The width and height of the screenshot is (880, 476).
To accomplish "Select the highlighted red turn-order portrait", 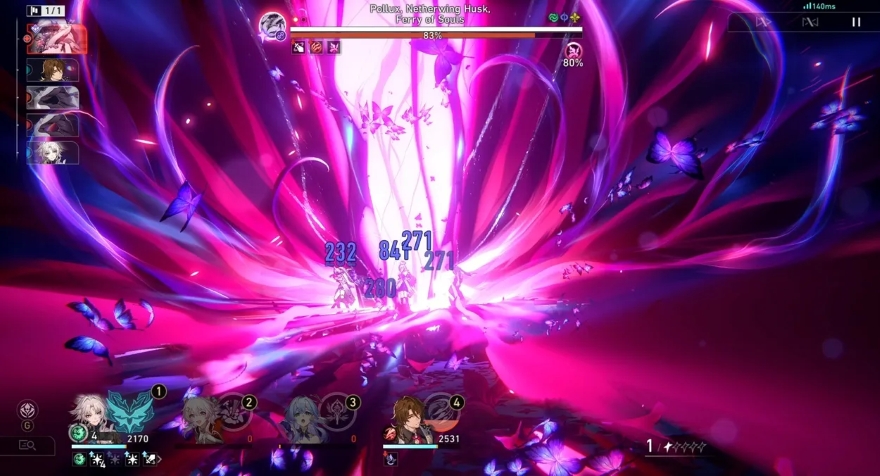I will tap(57, 39).
